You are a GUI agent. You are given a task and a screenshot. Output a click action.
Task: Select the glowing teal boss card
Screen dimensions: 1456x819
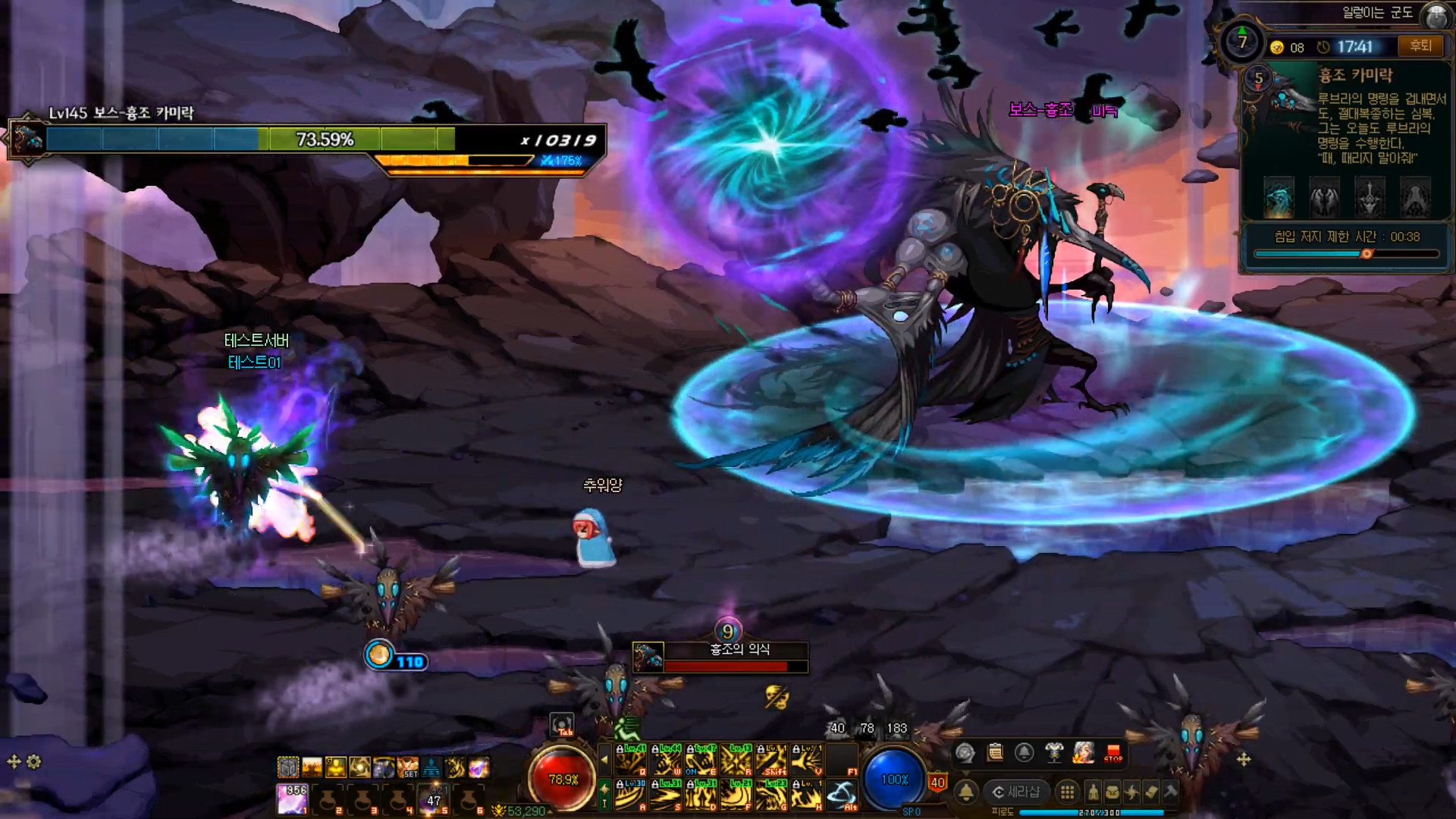(1279, 196)
